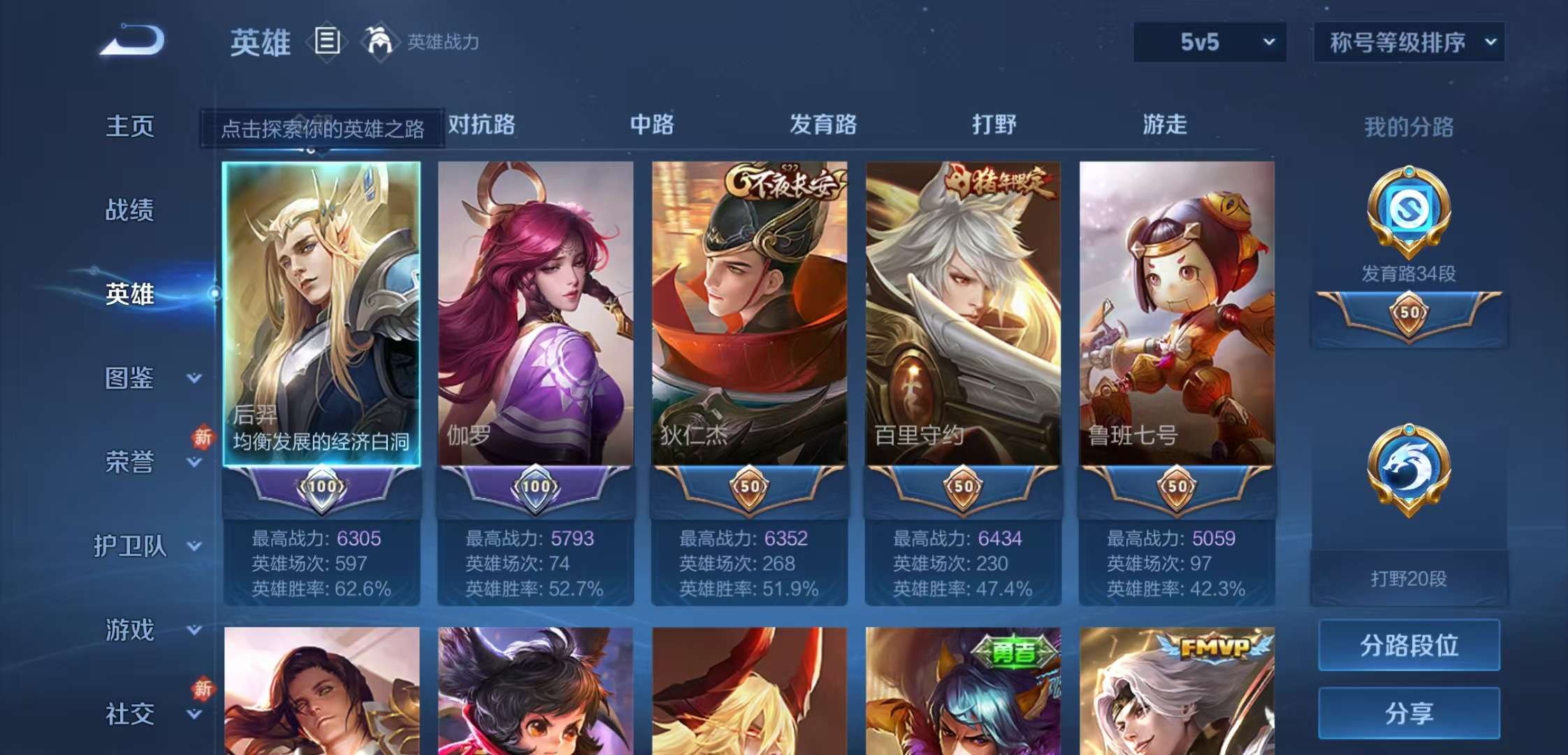
Task: Open the hero list icon beside 英雄 title
Action: tap(327, 42)
